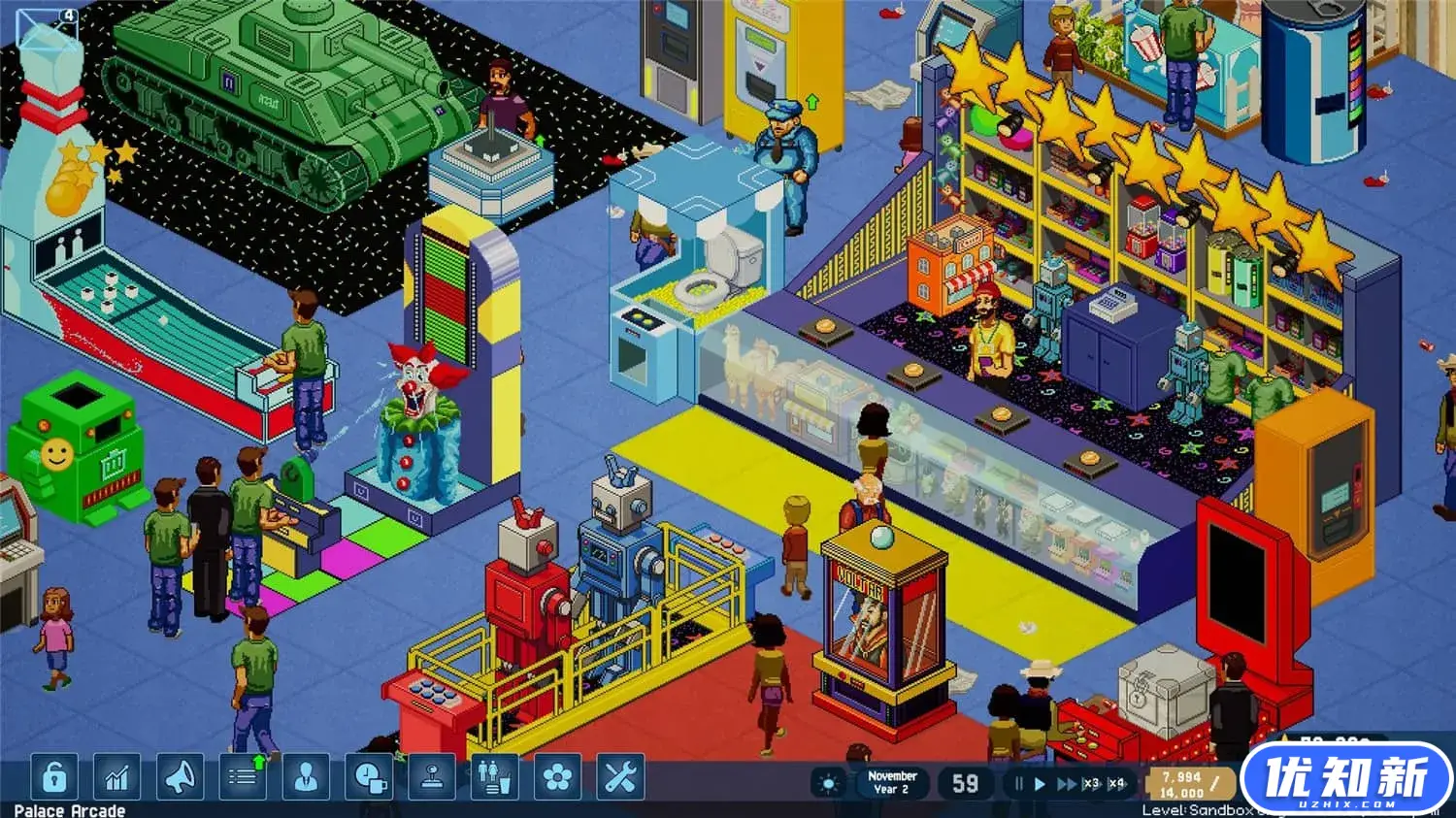1456x818 pixels.
Task: Click the padlock icon to unlock editing
Action: (x=53, y=776)
